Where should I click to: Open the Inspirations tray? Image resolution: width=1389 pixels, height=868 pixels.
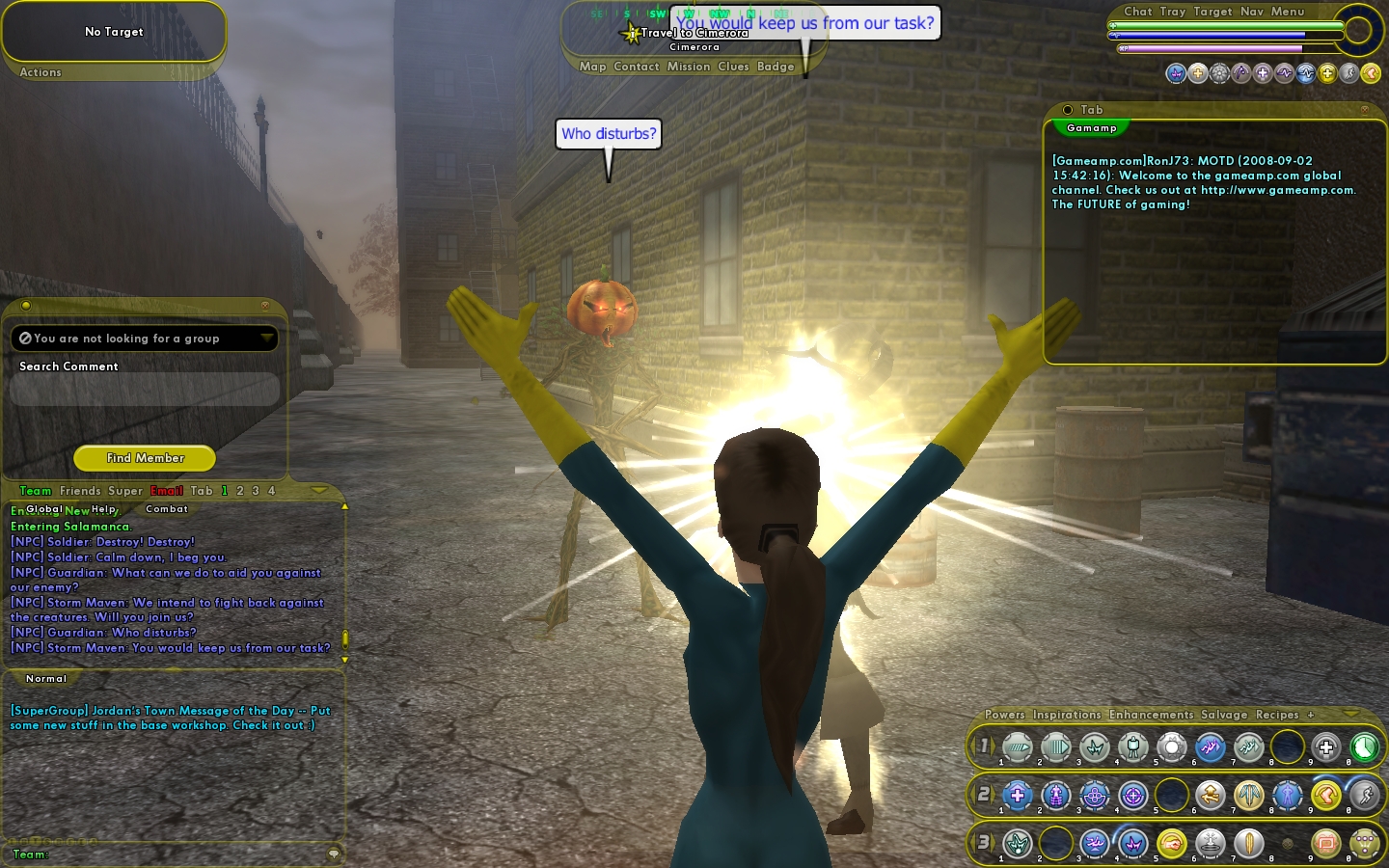click(x=1067, y=715)
